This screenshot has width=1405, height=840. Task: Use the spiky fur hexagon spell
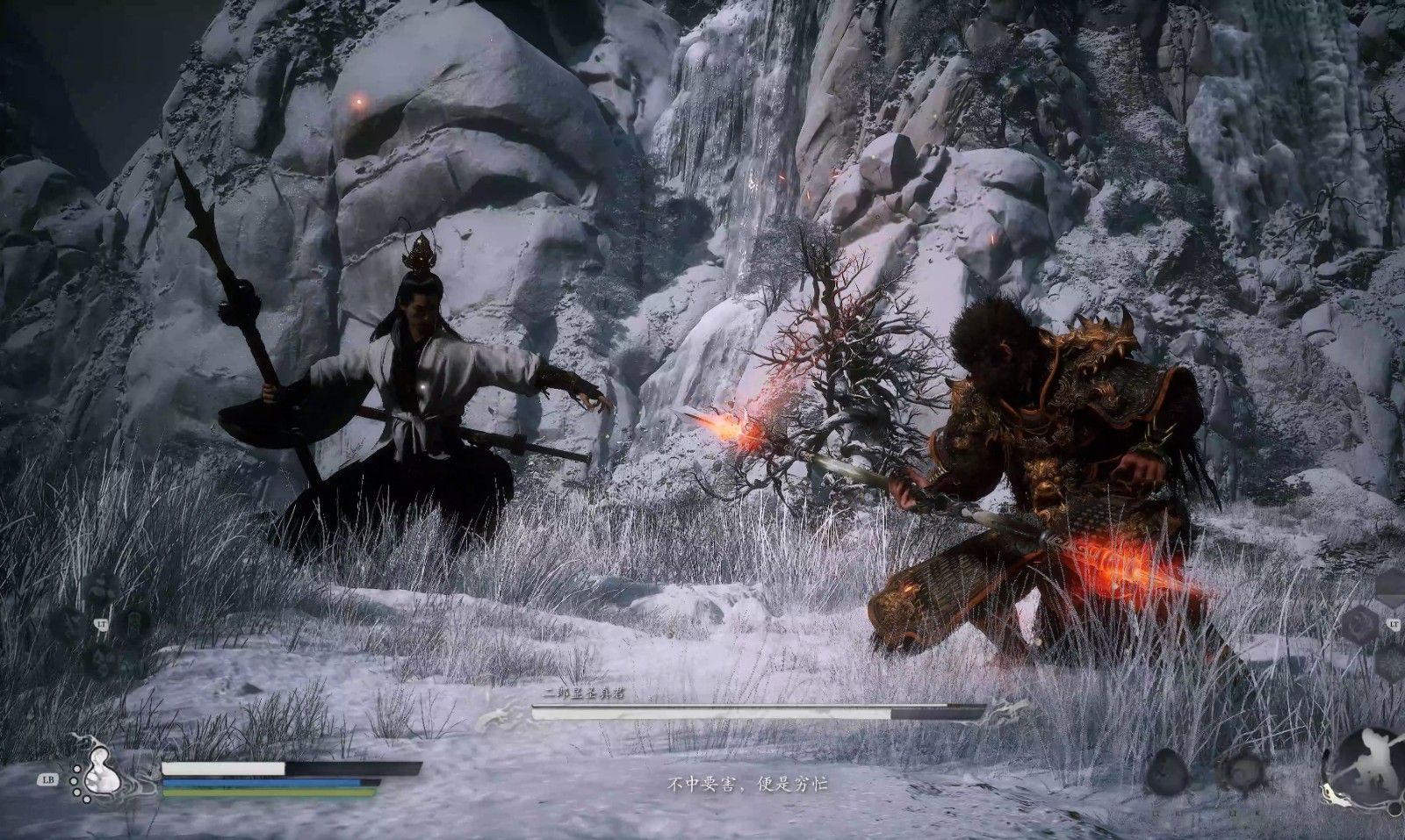tap(1393, 663)
